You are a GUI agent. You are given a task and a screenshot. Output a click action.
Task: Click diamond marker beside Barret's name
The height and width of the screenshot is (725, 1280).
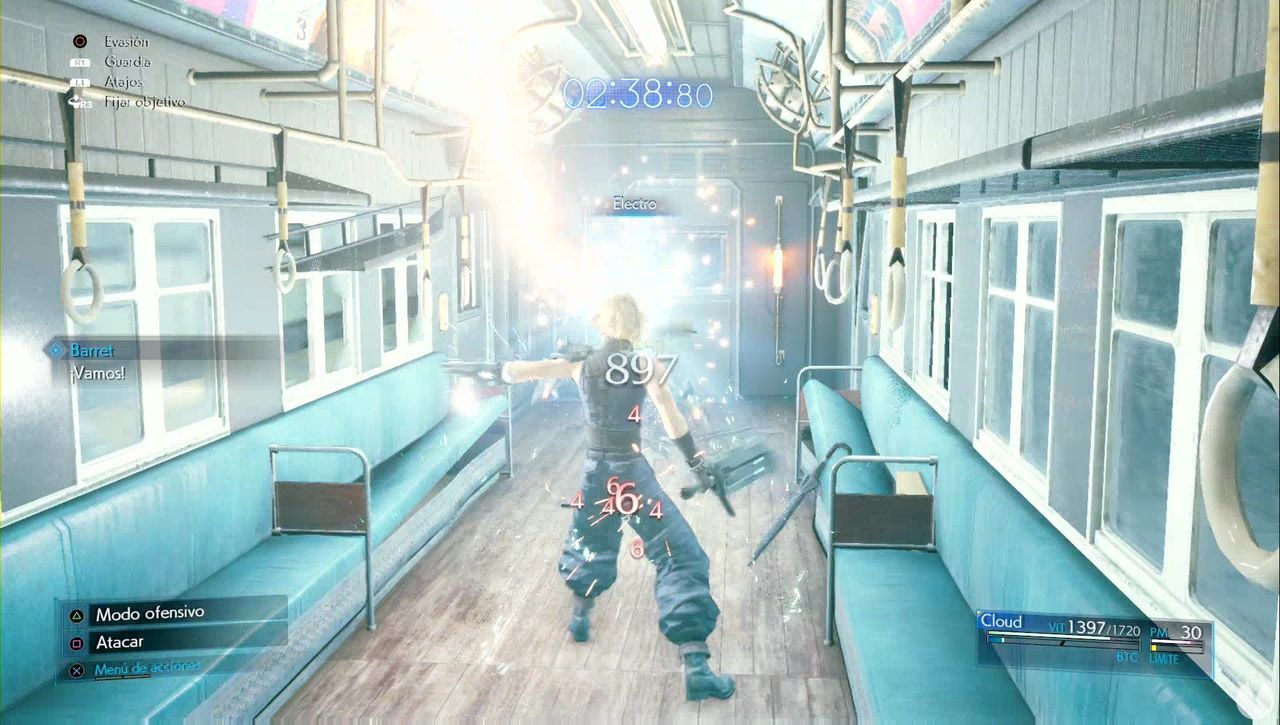coord(58,351)
